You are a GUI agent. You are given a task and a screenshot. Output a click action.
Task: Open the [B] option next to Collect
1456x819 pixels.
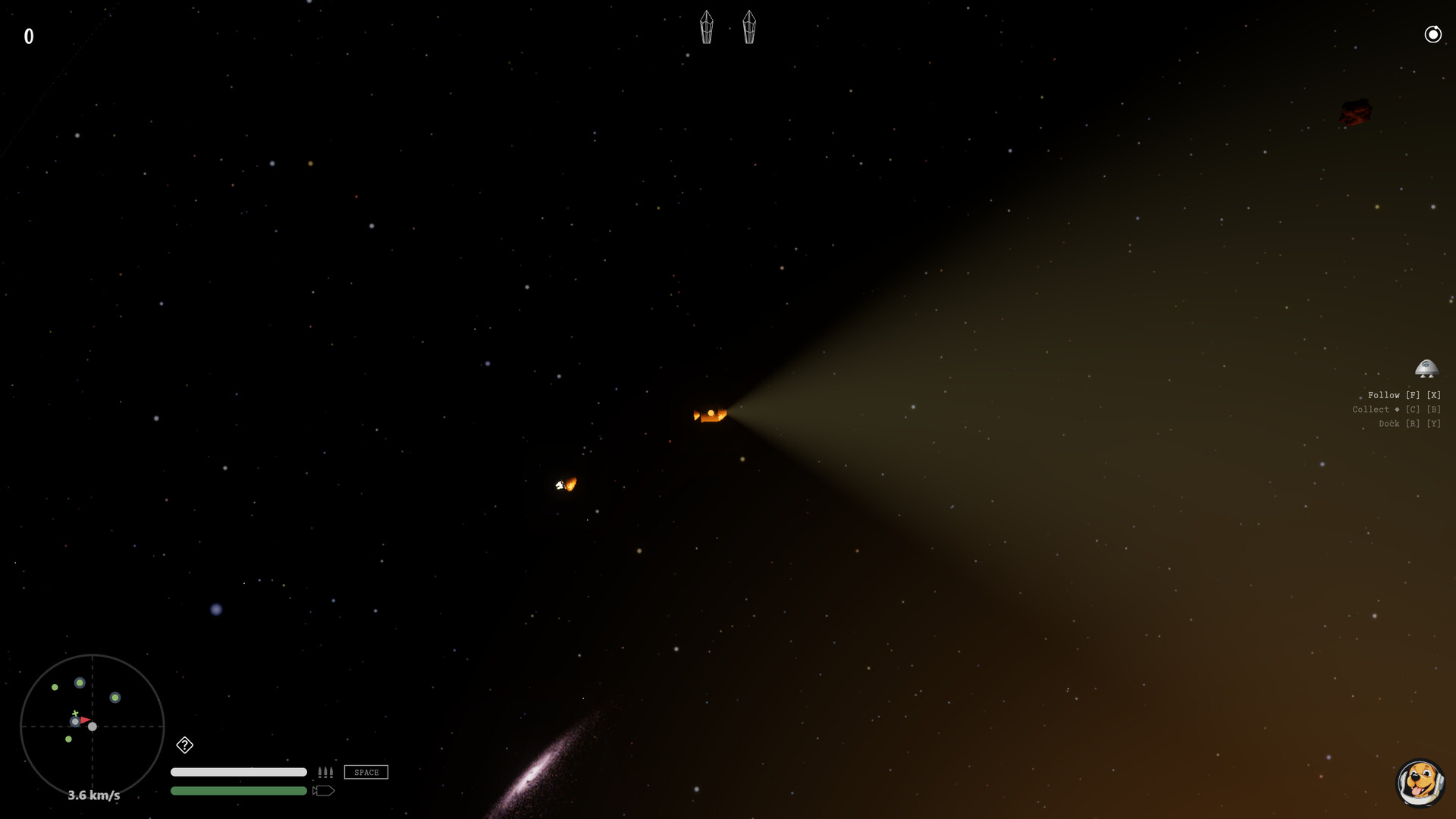[x=1435, y=409]
